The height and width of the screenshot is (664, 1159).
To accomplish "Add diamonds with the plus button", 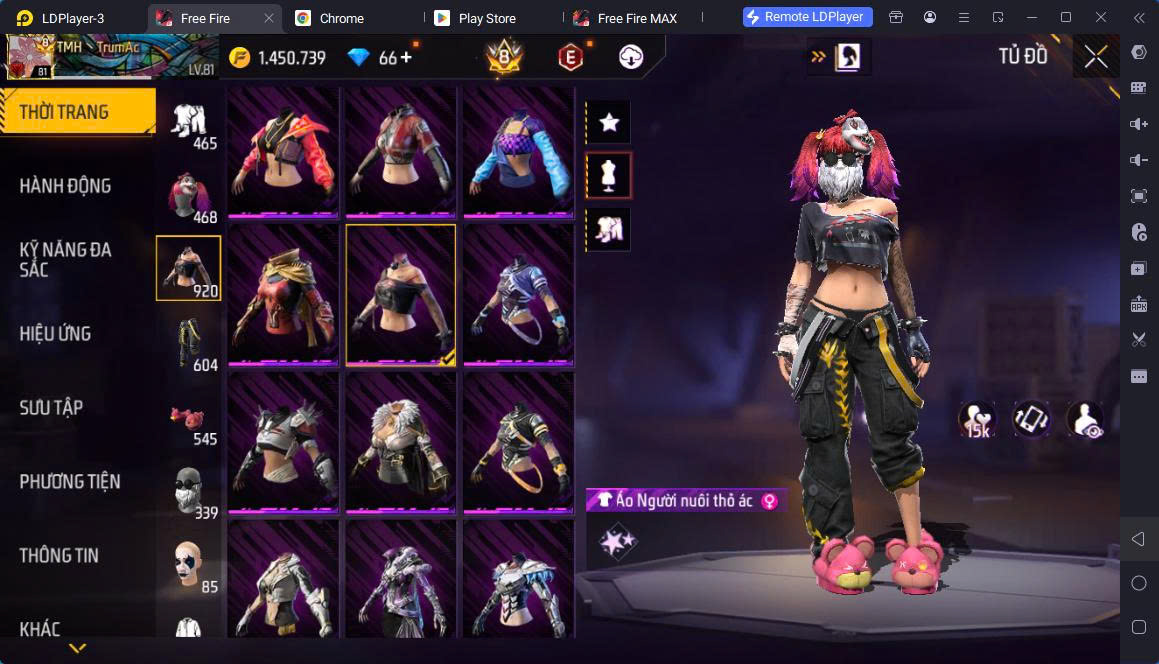I will 406,58.
